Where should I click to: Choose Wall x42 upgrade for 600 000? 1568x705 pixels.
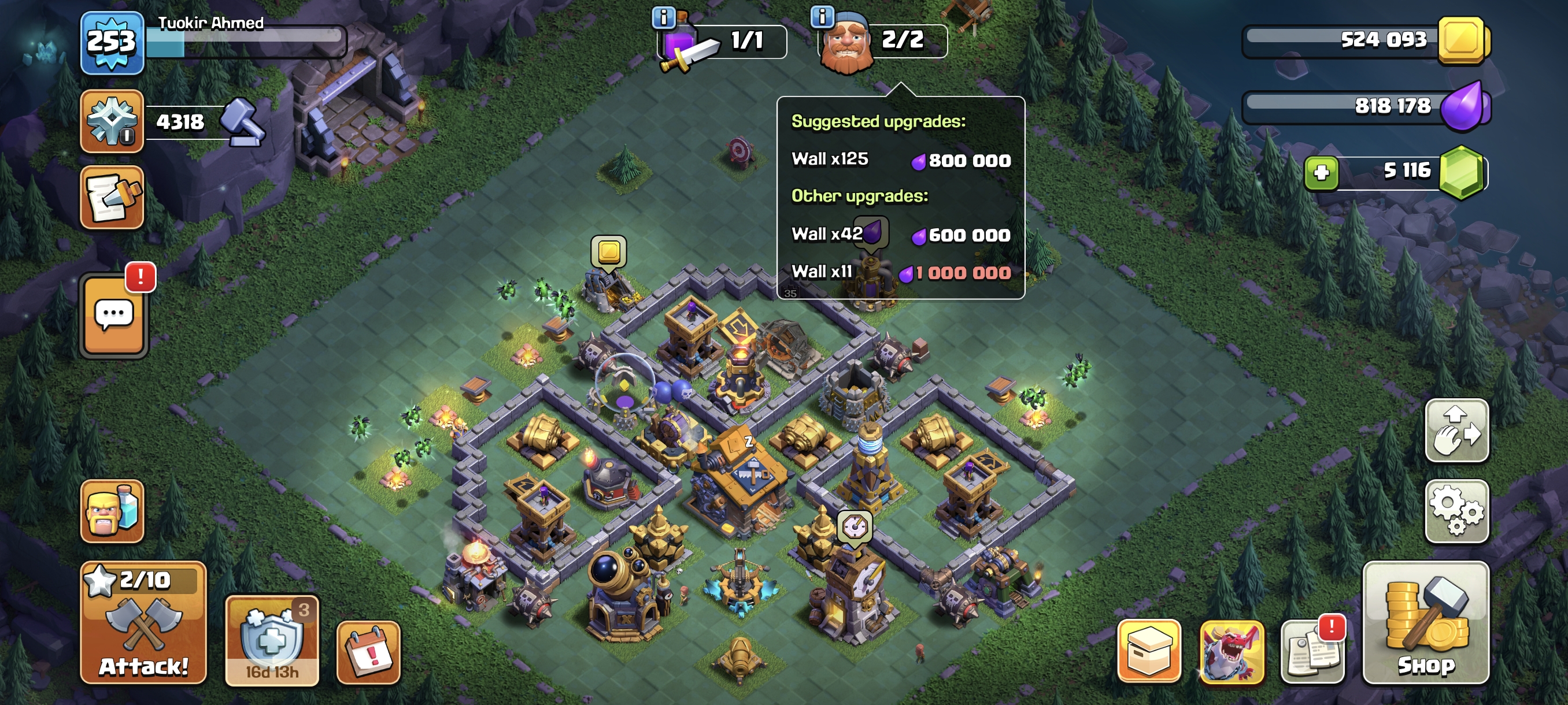click(900, 234)
